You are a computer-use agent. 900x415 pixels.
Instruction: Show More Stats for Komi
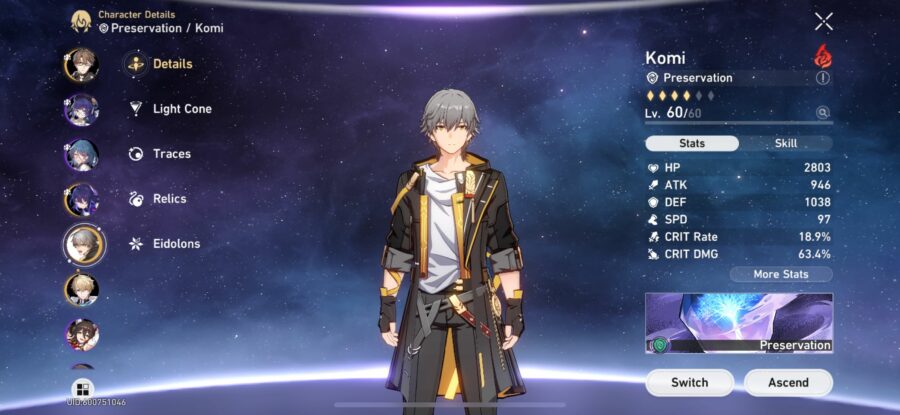point(780,274)
